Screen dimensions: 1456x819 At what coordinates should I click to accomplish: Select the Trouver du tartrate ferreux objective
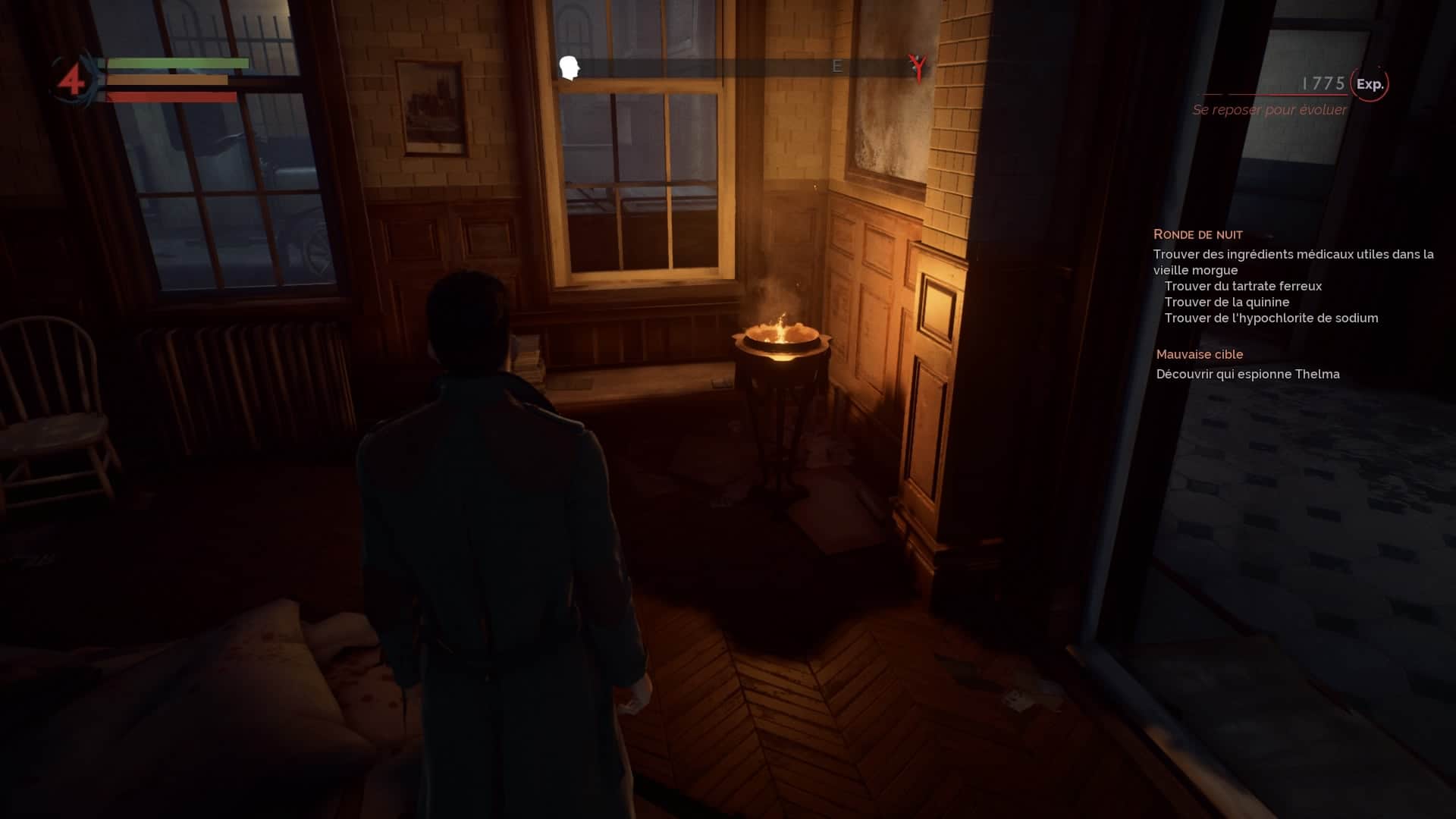[x=1243, y=286]
